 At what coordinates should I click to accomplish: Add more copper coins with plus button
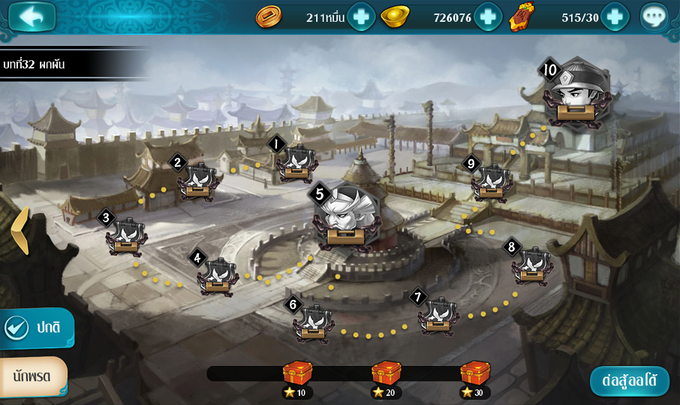click(361, 16)
